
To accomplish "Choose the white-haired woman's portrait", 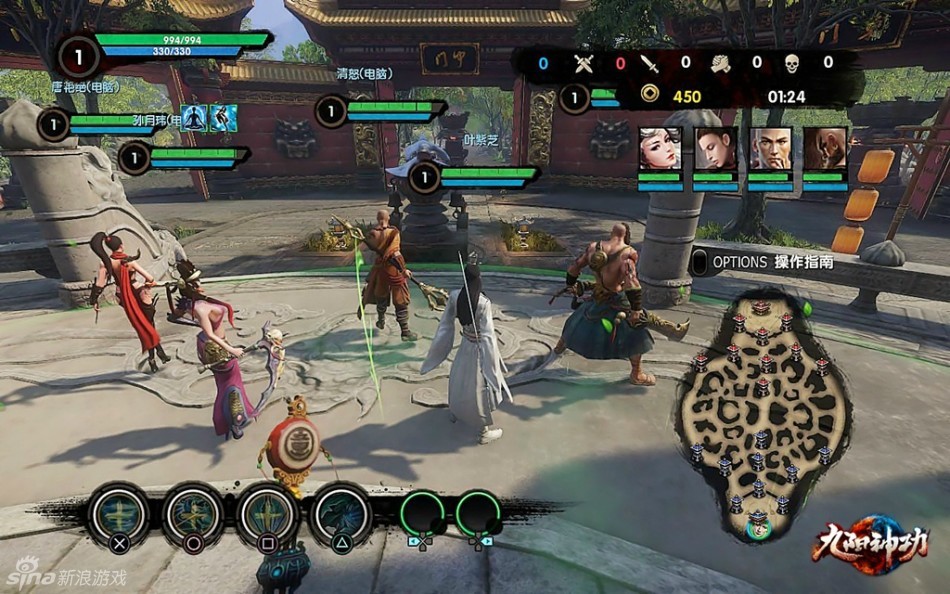I will pyautogui.click(x=660, y=148).
